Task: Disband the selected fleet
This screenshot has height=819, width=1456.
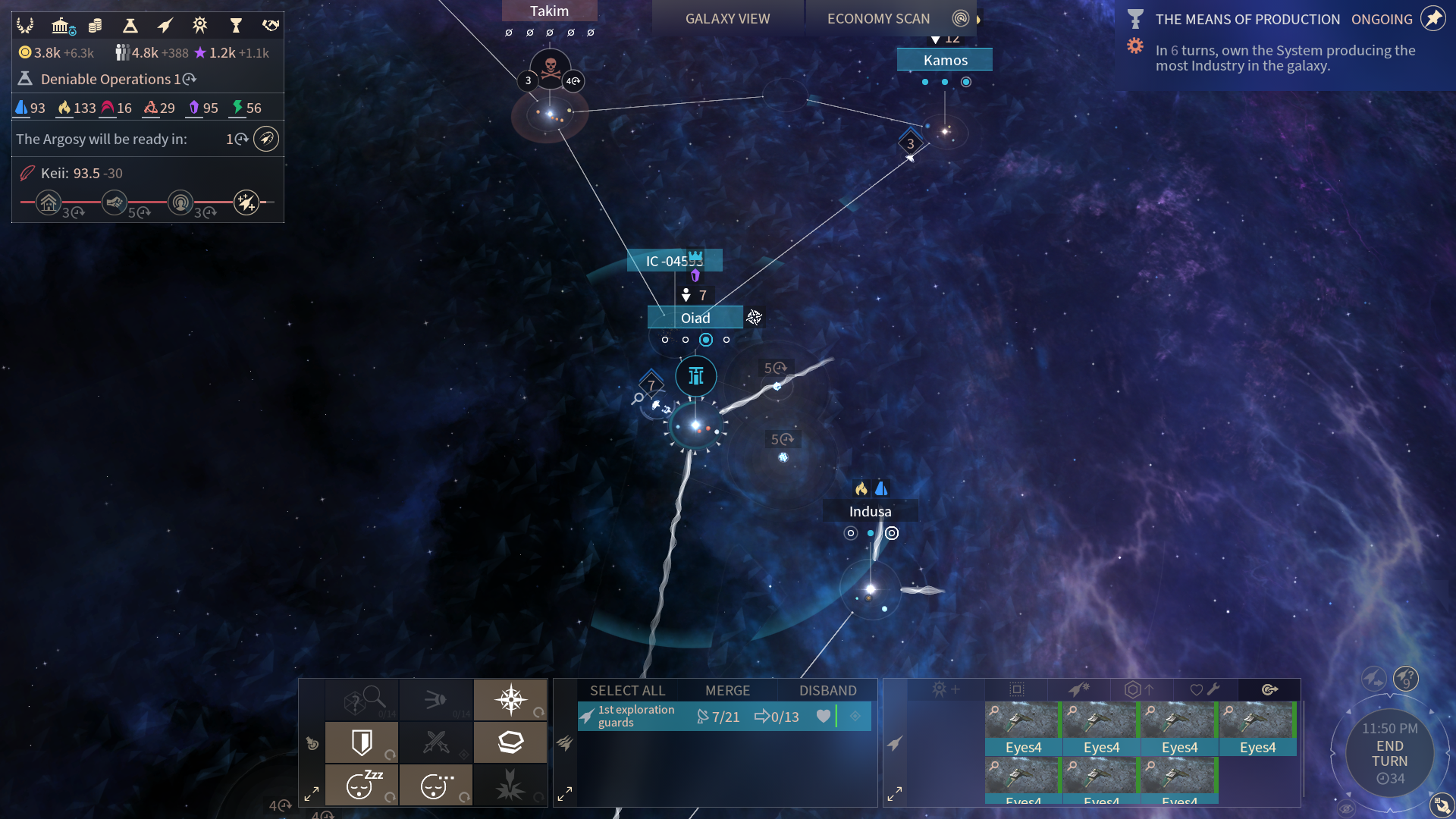Action: tap(827, 690)
